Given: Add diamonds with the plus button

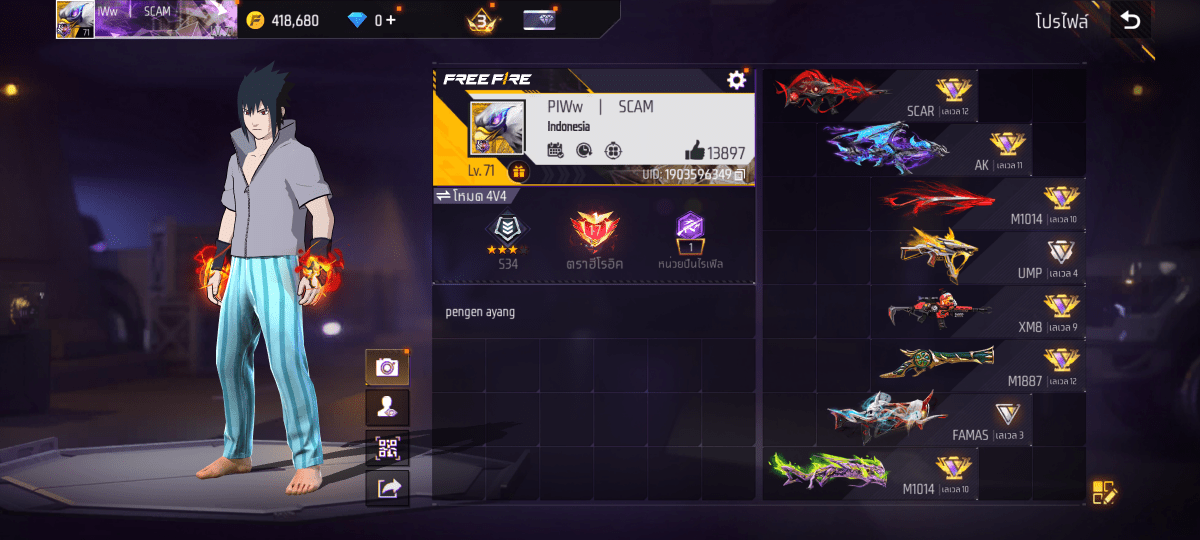Looking at the screenshot, I should coord(391,20).
